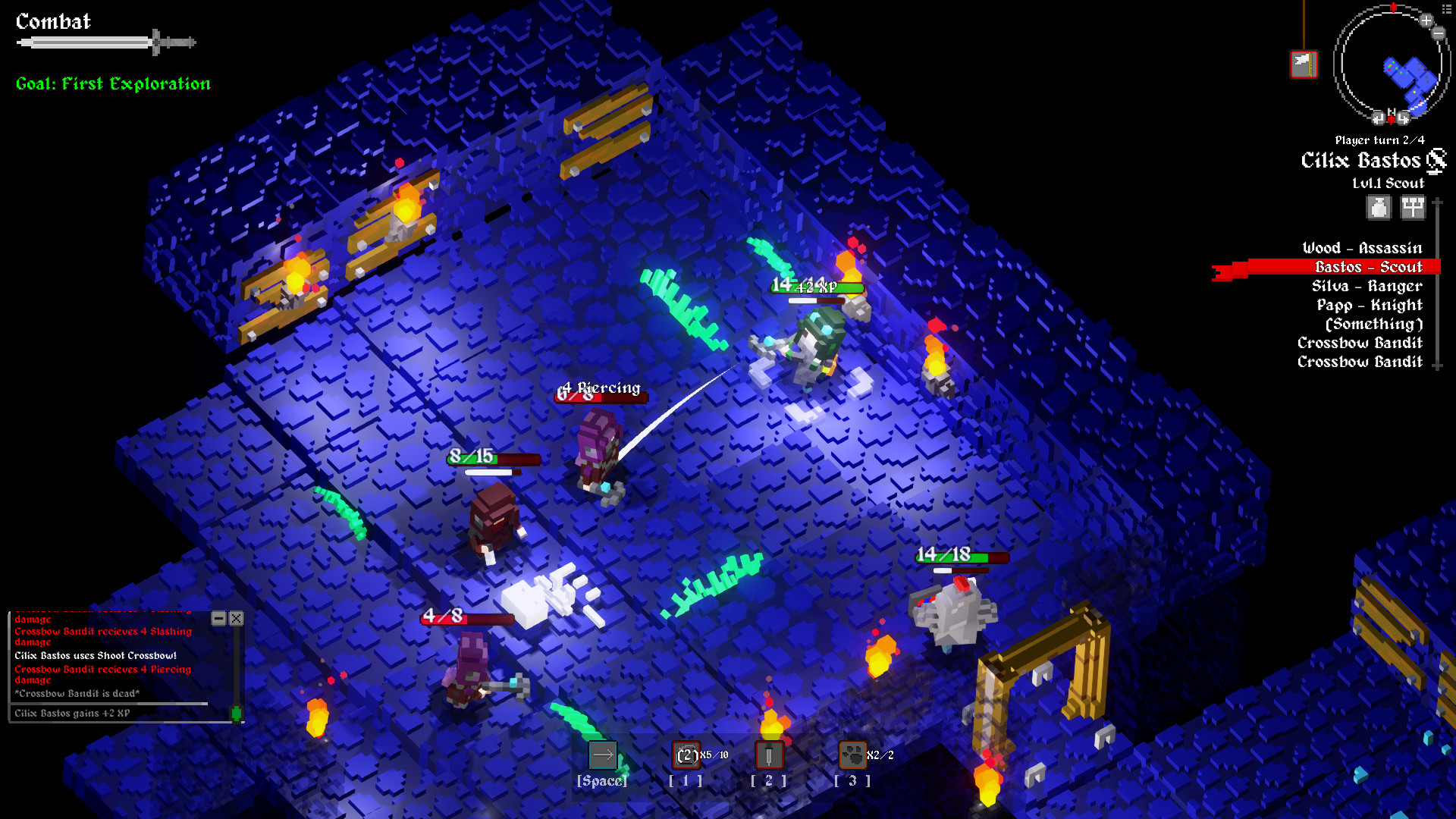Select the Shoot Crossbow ammo in hotbar slot 1
This screenshot has width=1456, height=819.
[685, 755]
